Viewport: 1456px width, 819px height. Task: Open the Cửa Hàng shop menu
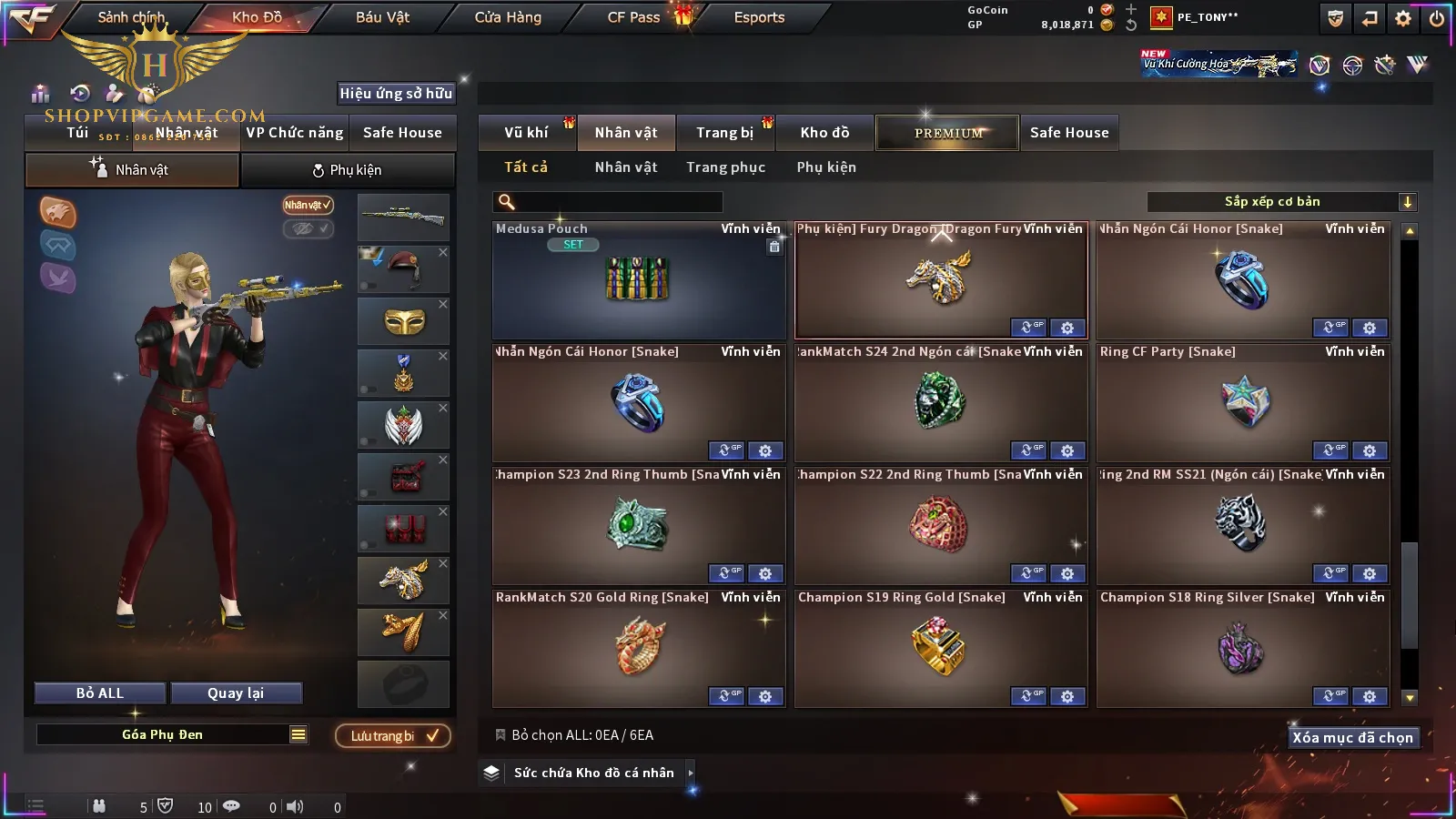(508, 17)
